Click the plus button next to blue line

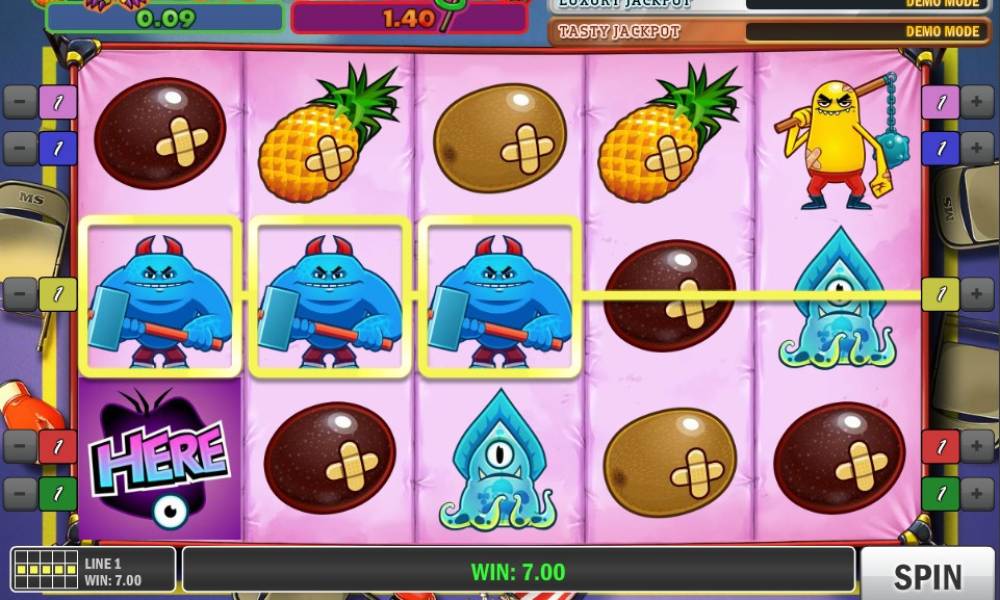pos(977,149)
